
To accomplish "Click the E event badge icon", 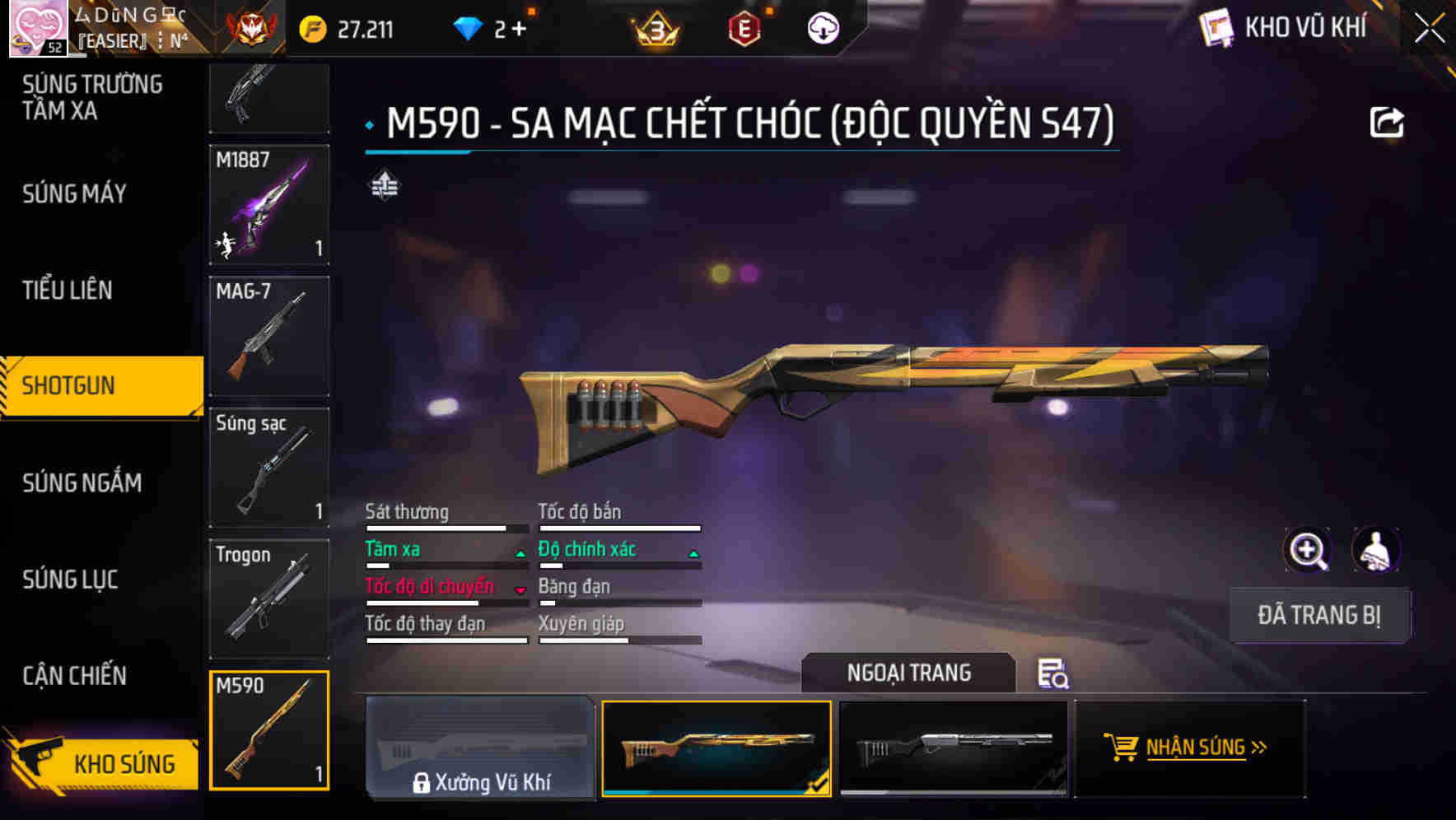I will click(x=745, y=27).
